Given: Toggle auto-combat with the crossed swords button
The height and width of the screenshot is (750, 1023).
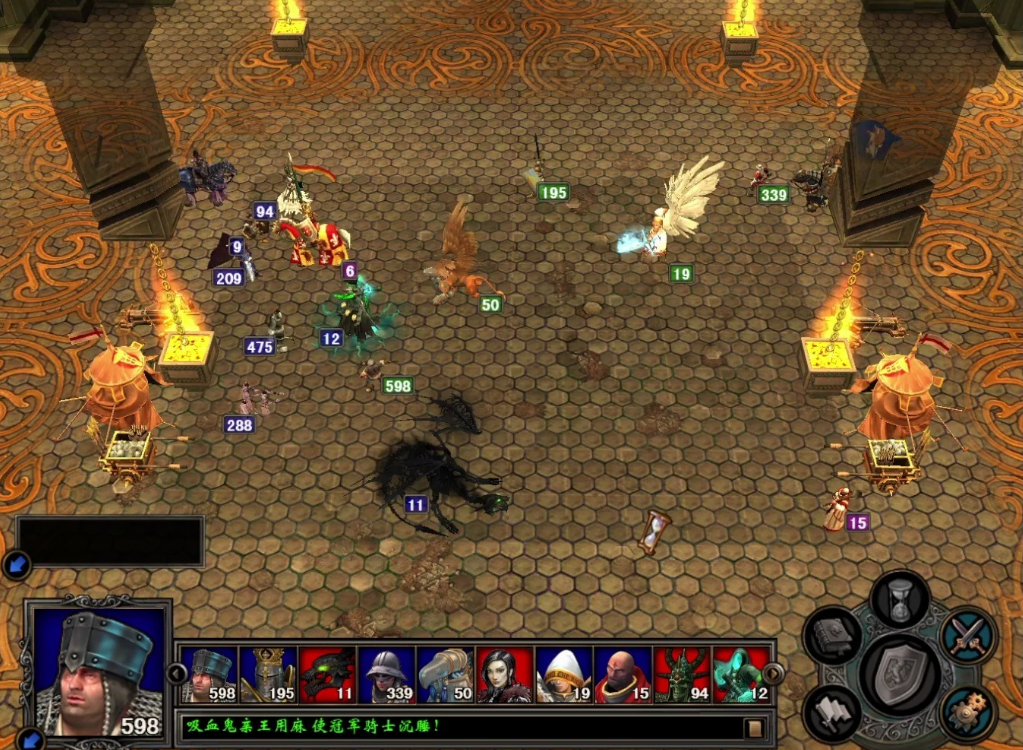Looking at the screenshot, I should [968, 636].
